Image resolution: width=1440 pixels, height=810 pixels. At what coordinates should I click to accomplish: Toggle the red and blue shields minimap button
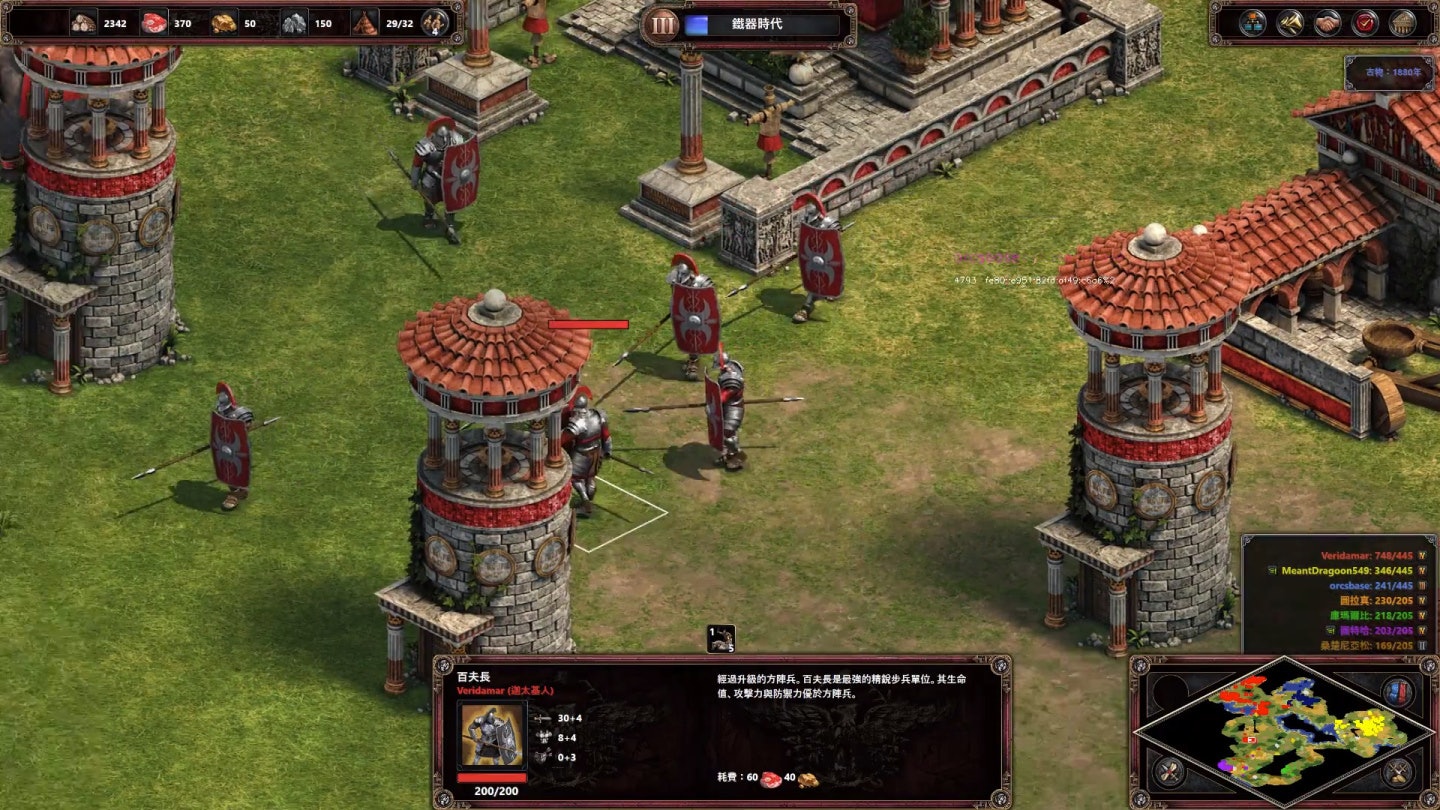pyautogui.click(x=1397, y=691)
